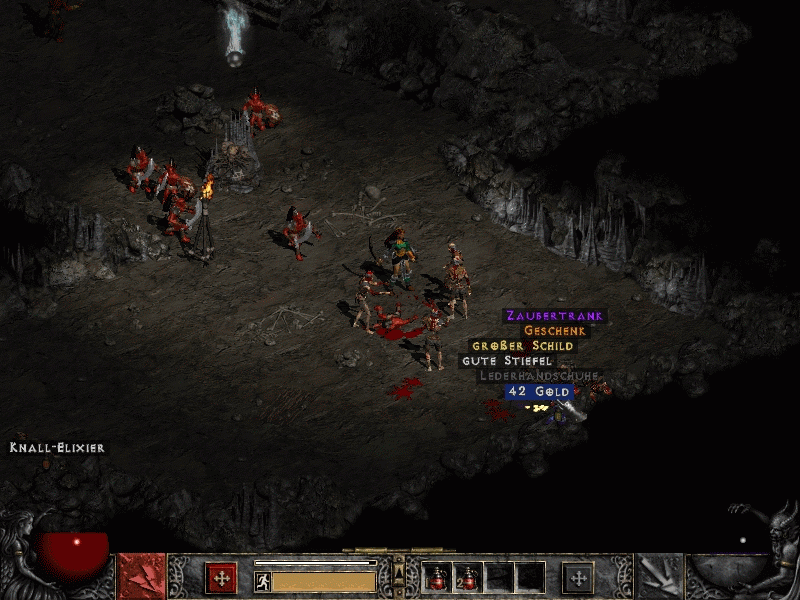
Task: Select the Zaubertrank item label
Action: point(554,316)
